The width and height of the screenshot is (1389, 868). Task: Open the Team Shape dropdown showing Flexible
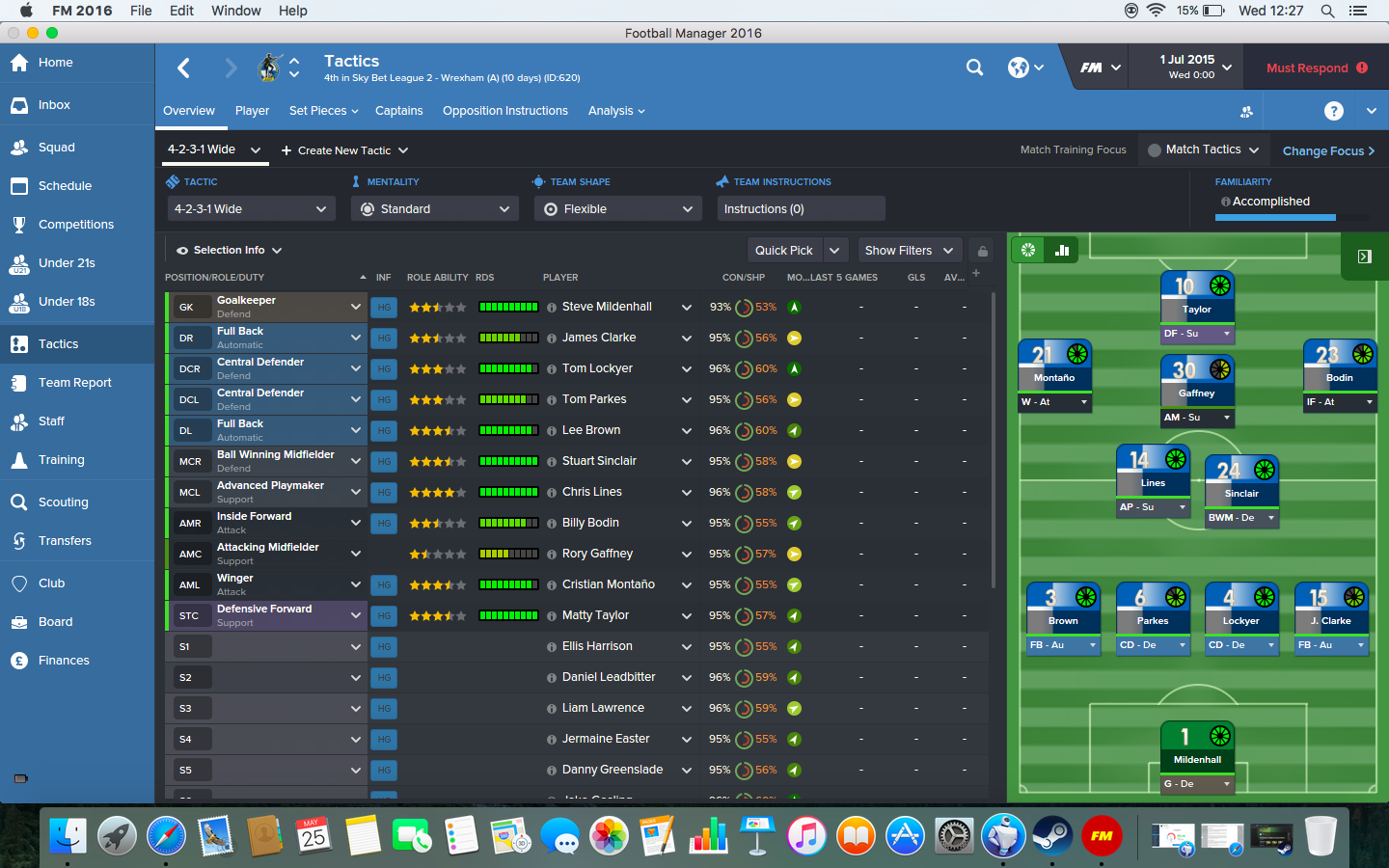[x=617, y=208]
